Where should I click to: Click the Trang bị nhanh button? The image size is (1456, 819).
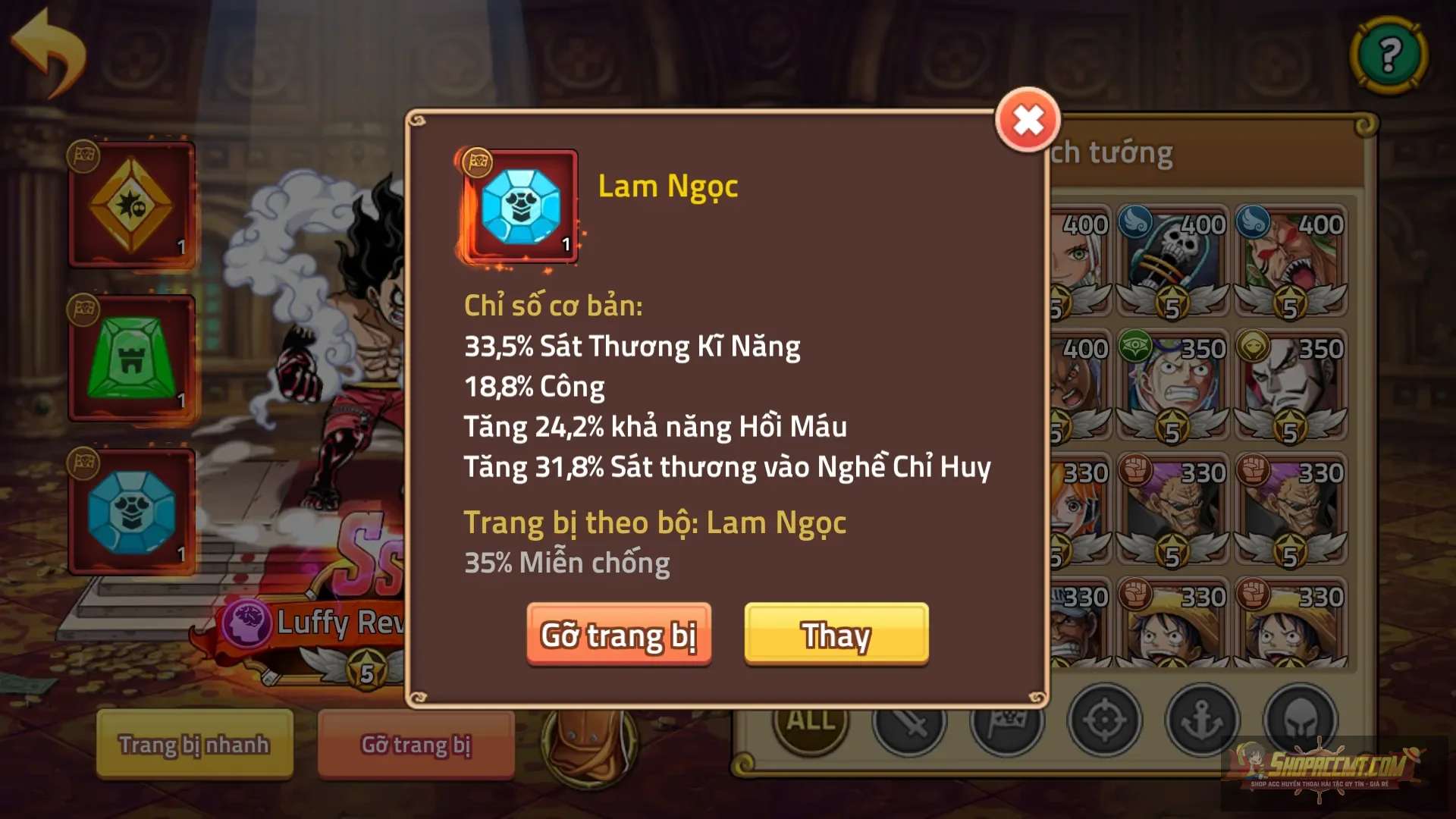click(193, 745)
